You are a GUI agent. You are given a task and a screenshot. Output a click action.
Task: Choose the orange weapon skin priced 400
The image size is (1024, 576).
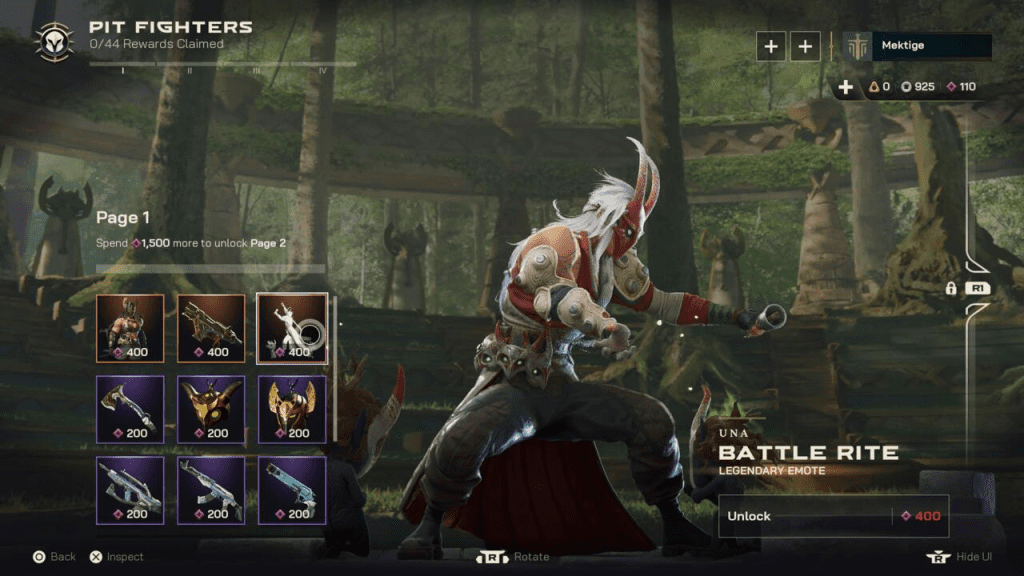pyautogui.click(x=211, y=328)
